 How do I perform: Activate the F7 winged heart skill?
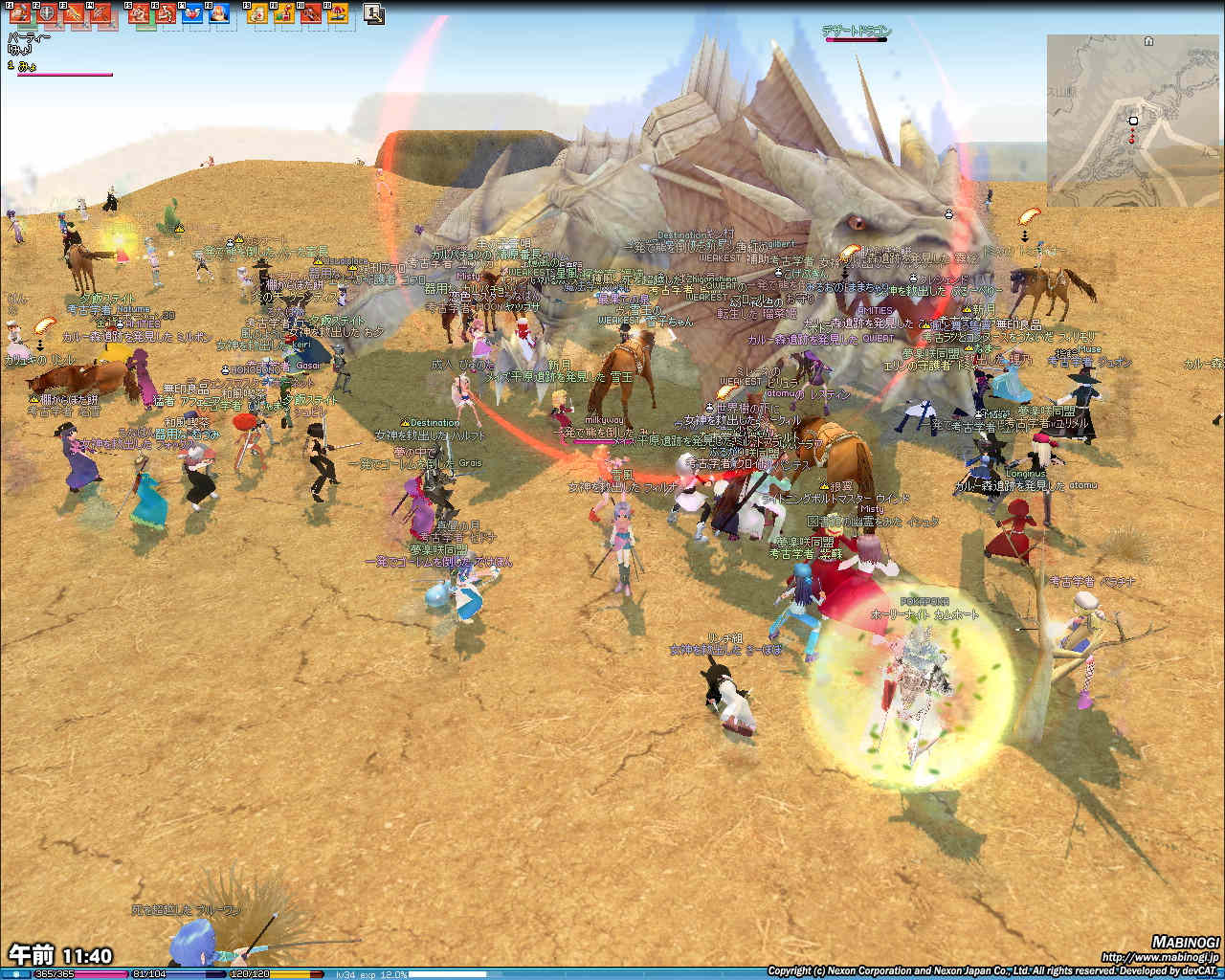192,13
